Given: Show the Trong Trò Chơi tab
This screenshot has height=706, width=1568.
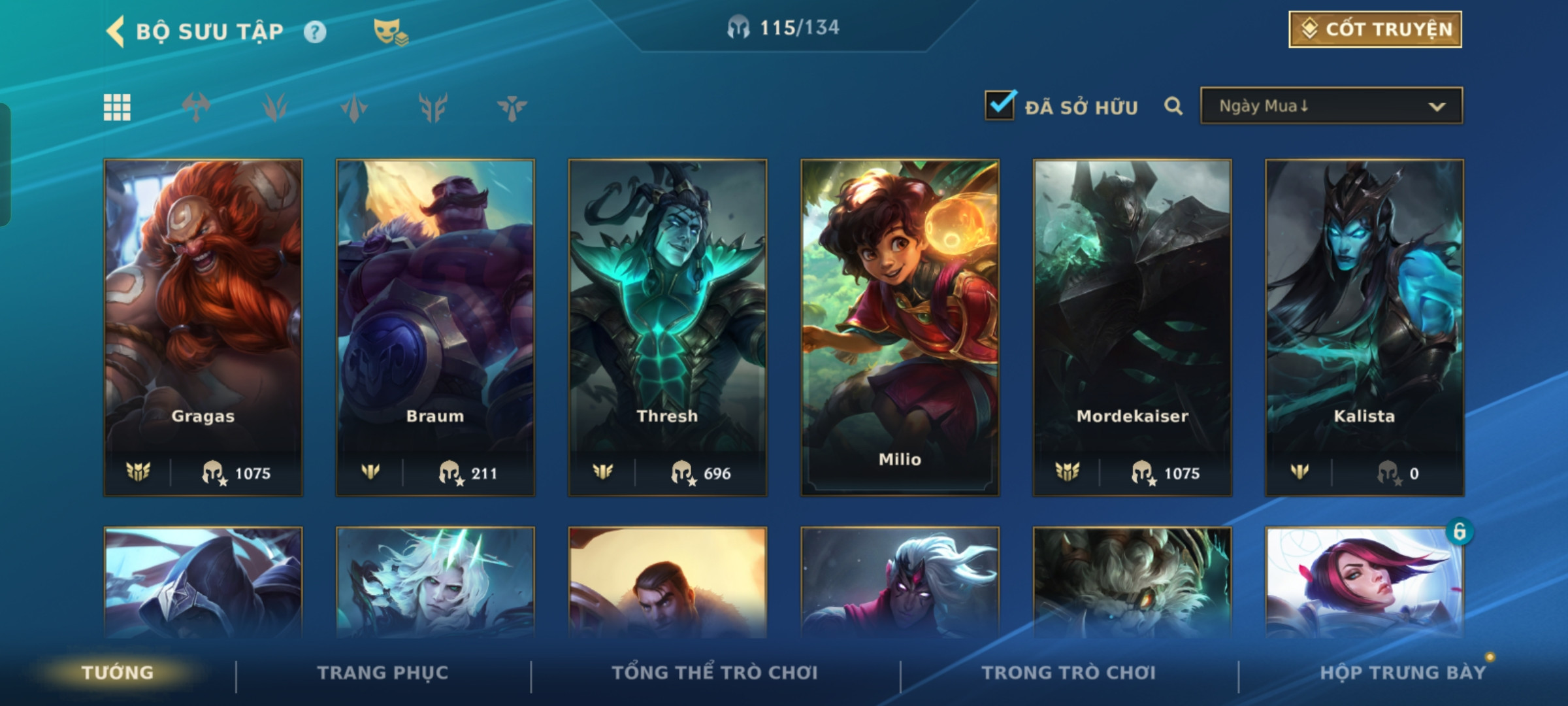Looking at the screenshot, I should (1068, 673).
